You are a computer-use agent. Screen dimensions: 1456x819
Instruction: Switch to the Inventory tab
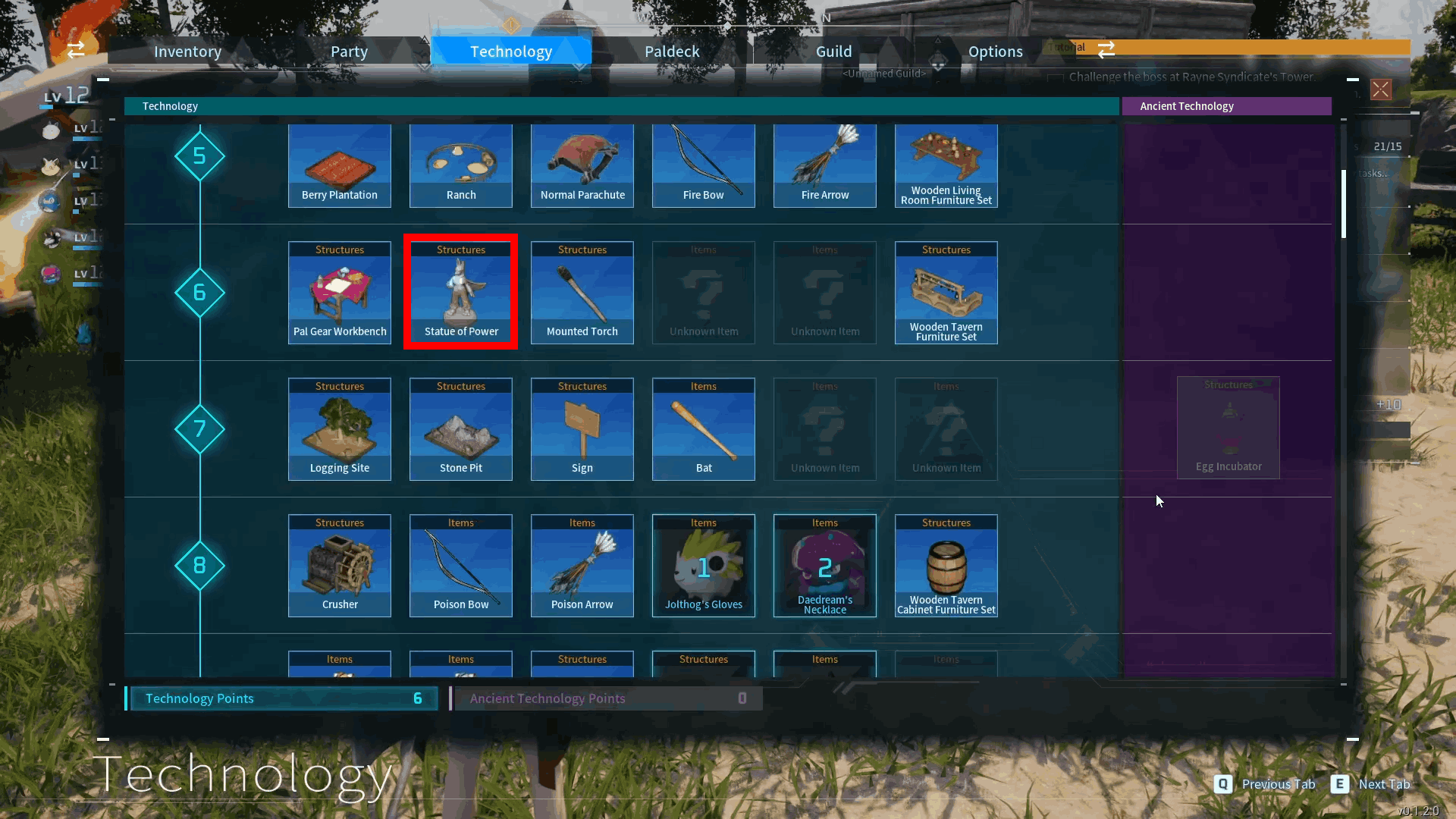pyautogui.click(x=187, y=52)
